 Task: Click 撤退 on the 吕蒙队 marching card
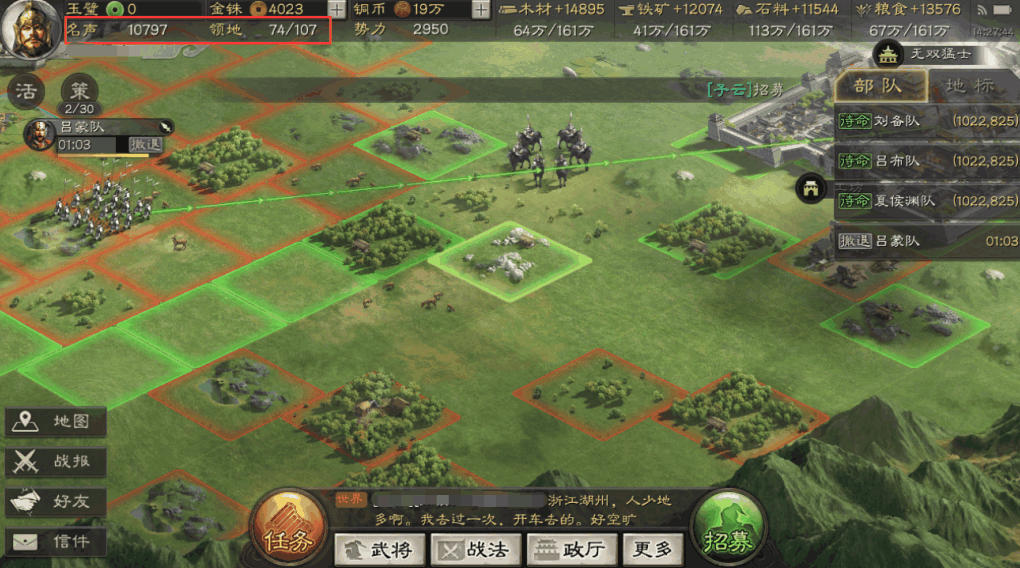point(145,145)
